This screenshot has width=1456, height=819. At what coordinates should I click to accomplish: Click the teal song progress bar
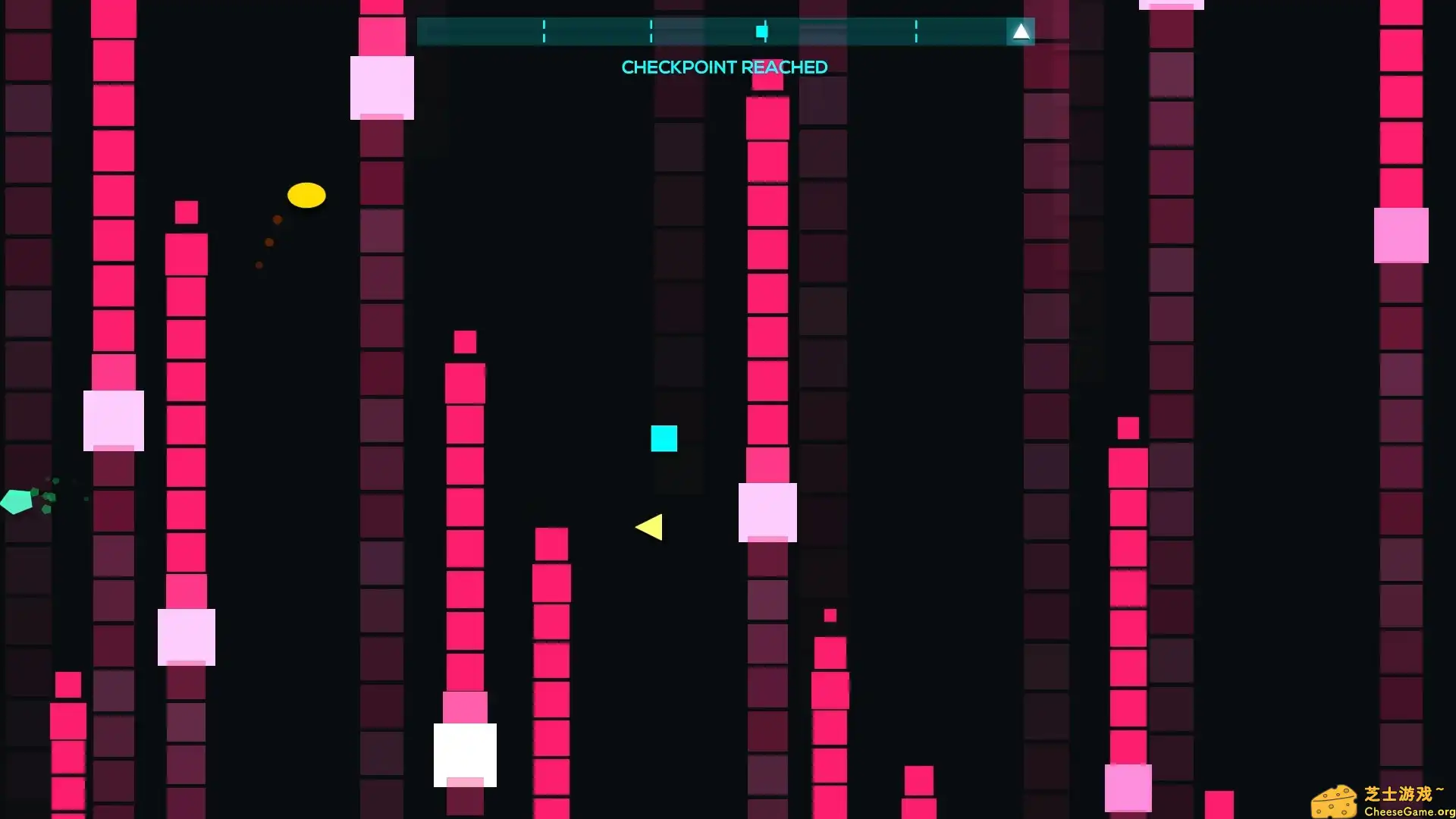720,31
